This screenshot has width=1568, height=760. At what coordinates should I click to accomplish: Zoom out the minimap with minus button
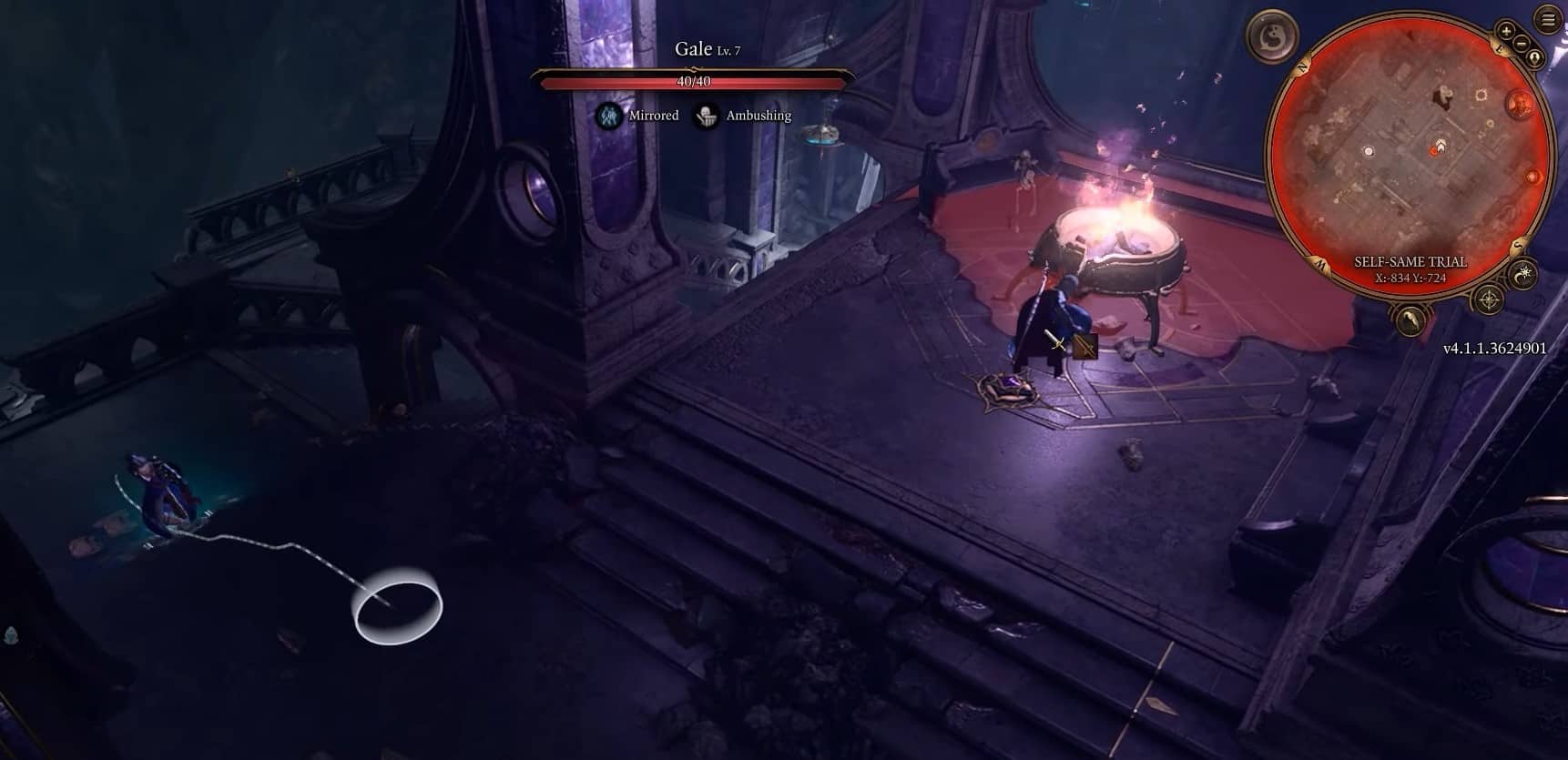tap(1520, 44)
